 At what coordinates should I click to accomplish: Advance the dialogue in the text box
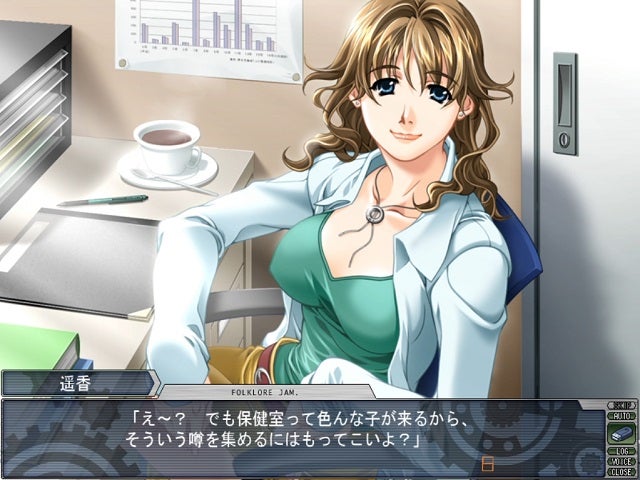pos(300,437)
